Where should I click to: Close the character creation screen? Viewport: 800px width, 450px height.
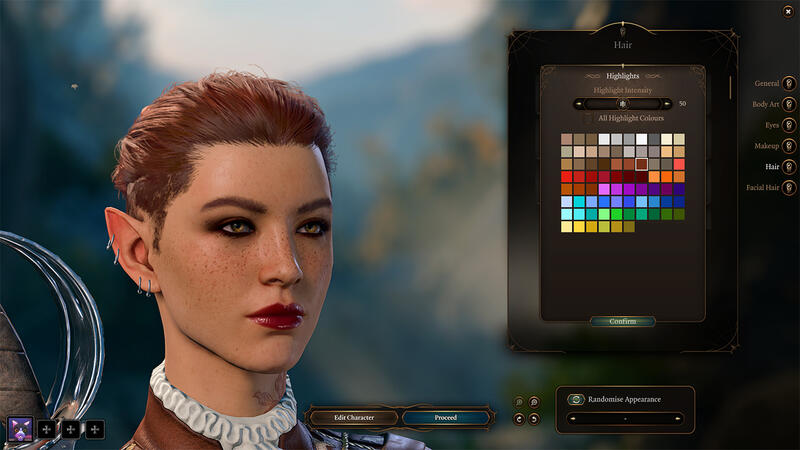click(789, 11)
